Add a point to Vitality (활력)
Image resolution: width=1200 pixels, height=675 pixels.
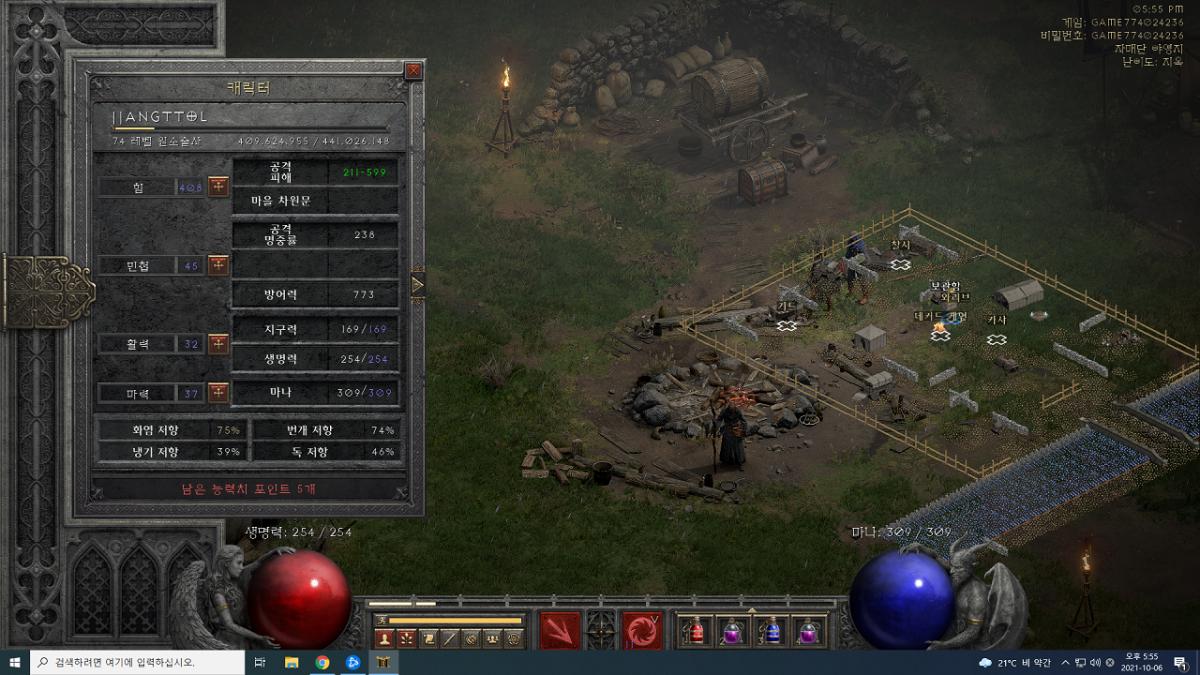pyautogui.click(x=218, y=343)
